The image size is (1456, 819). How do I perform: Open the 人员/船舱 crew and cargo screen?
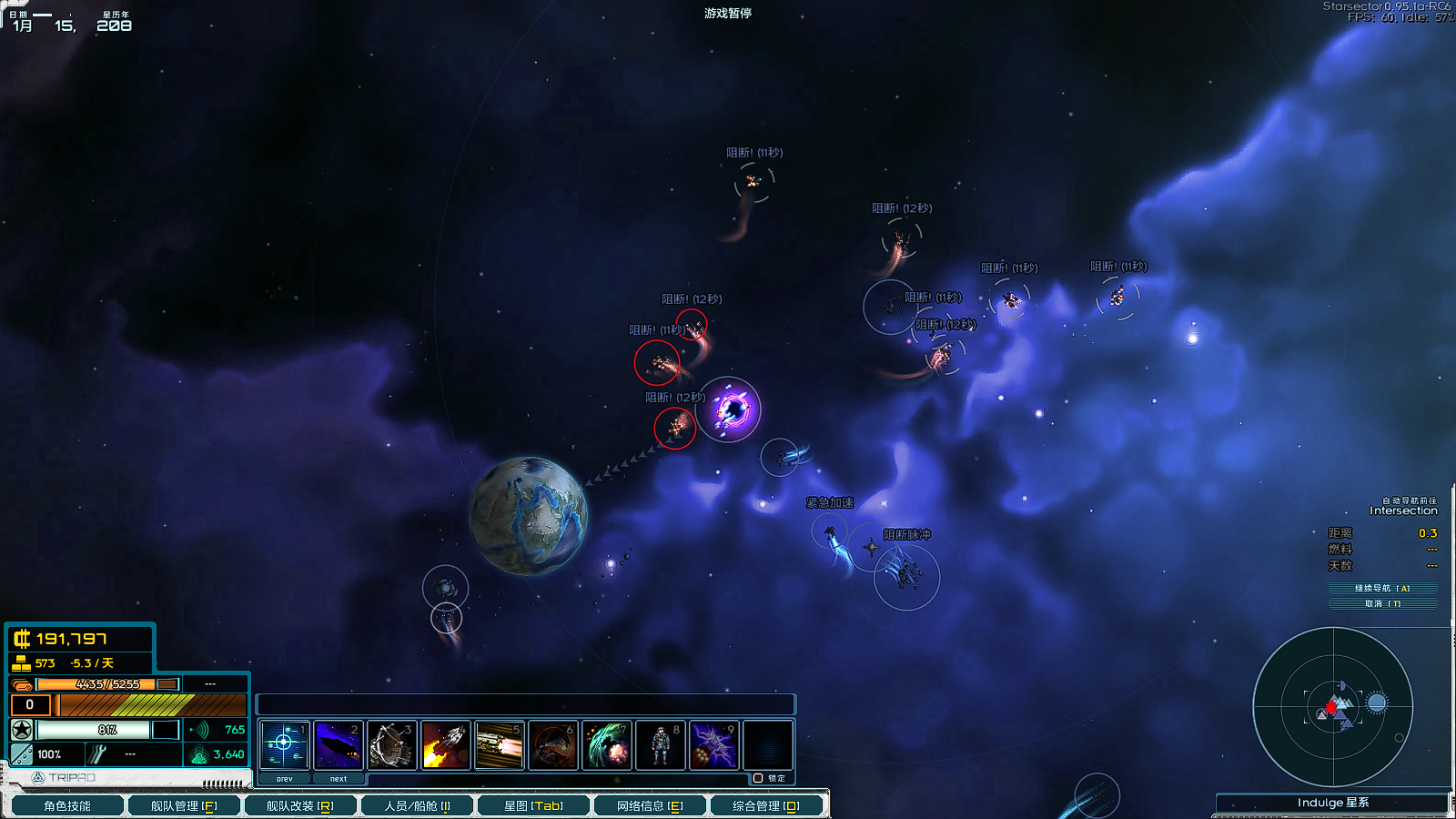click(x=417, y=805)
